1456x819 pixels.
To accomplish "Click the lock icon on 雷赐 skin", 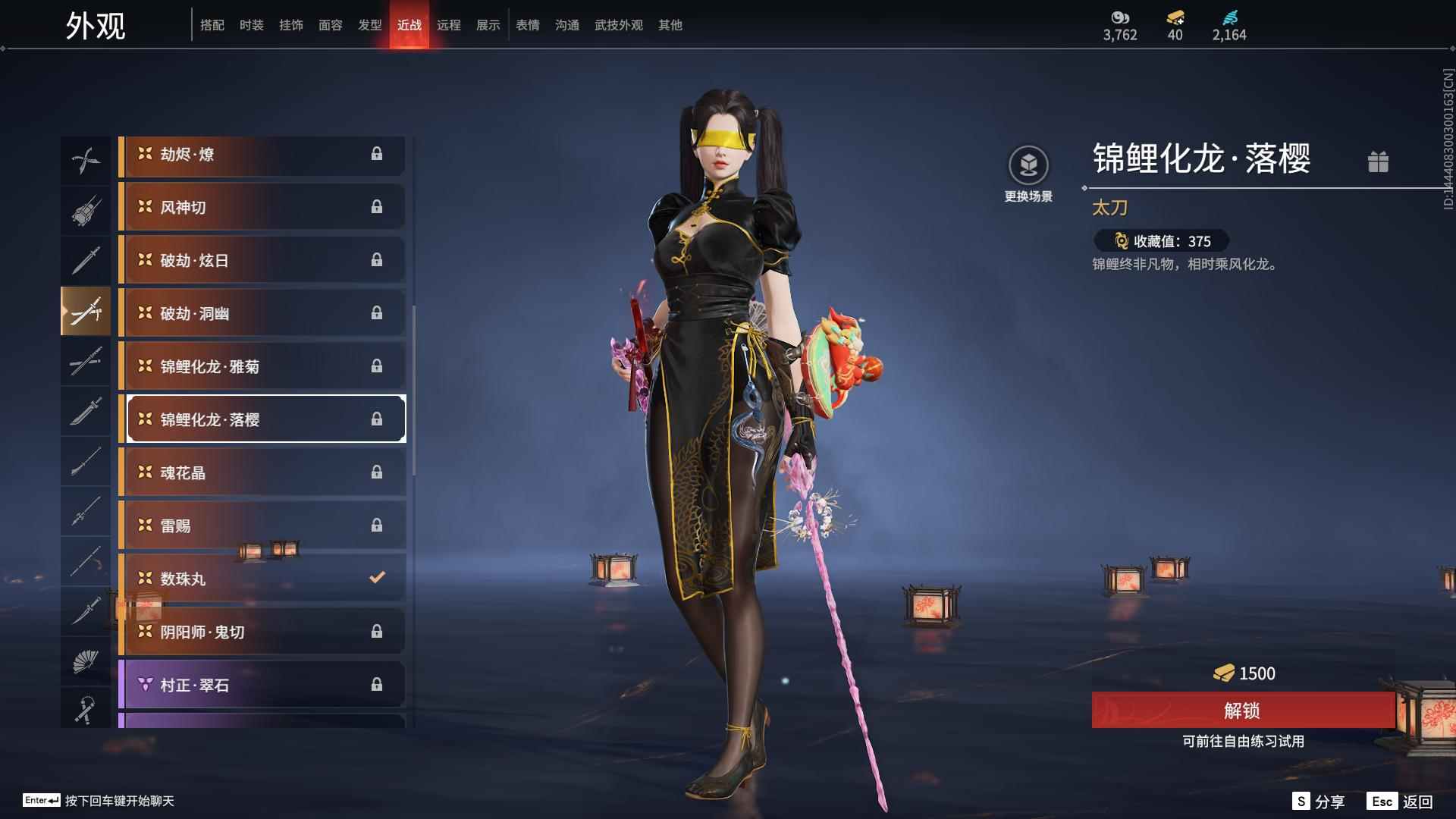I will [x=377, y=524].
